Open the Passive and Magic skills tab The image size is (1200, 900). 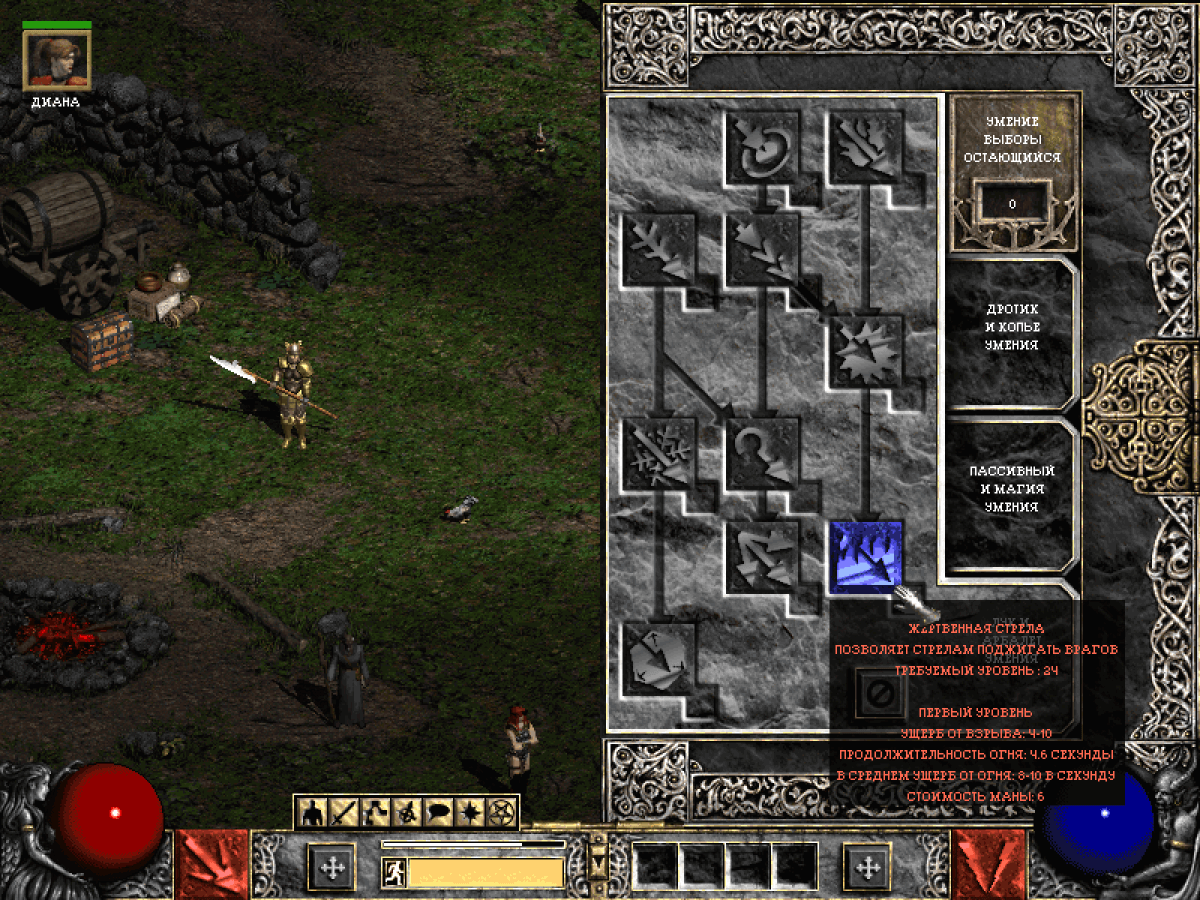[x=1012, y=488]
